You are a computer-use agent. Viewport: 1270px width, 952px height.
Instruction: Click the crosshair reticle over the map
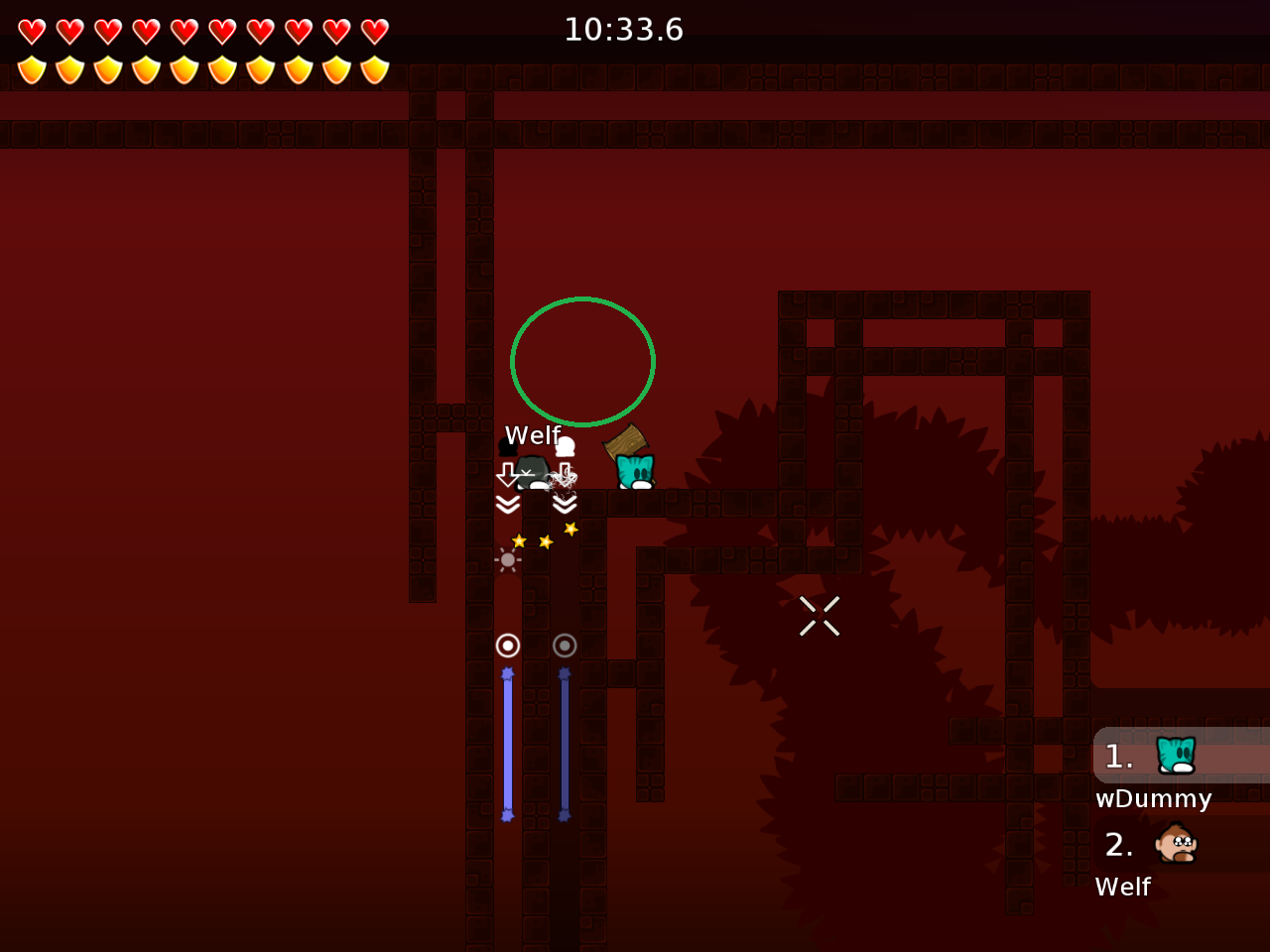(820, 616)
